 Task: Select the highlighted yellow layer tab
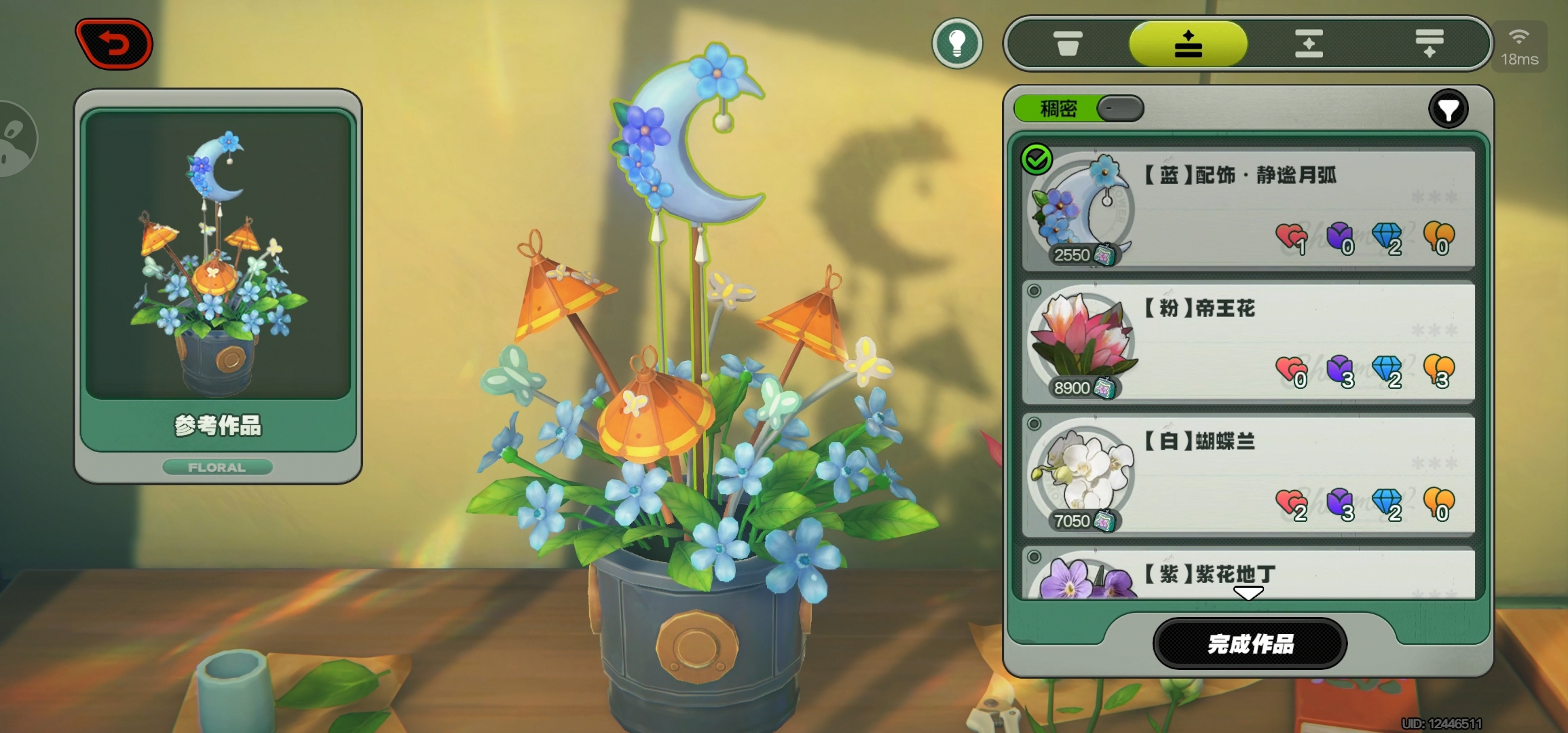tap(1188, 44)
